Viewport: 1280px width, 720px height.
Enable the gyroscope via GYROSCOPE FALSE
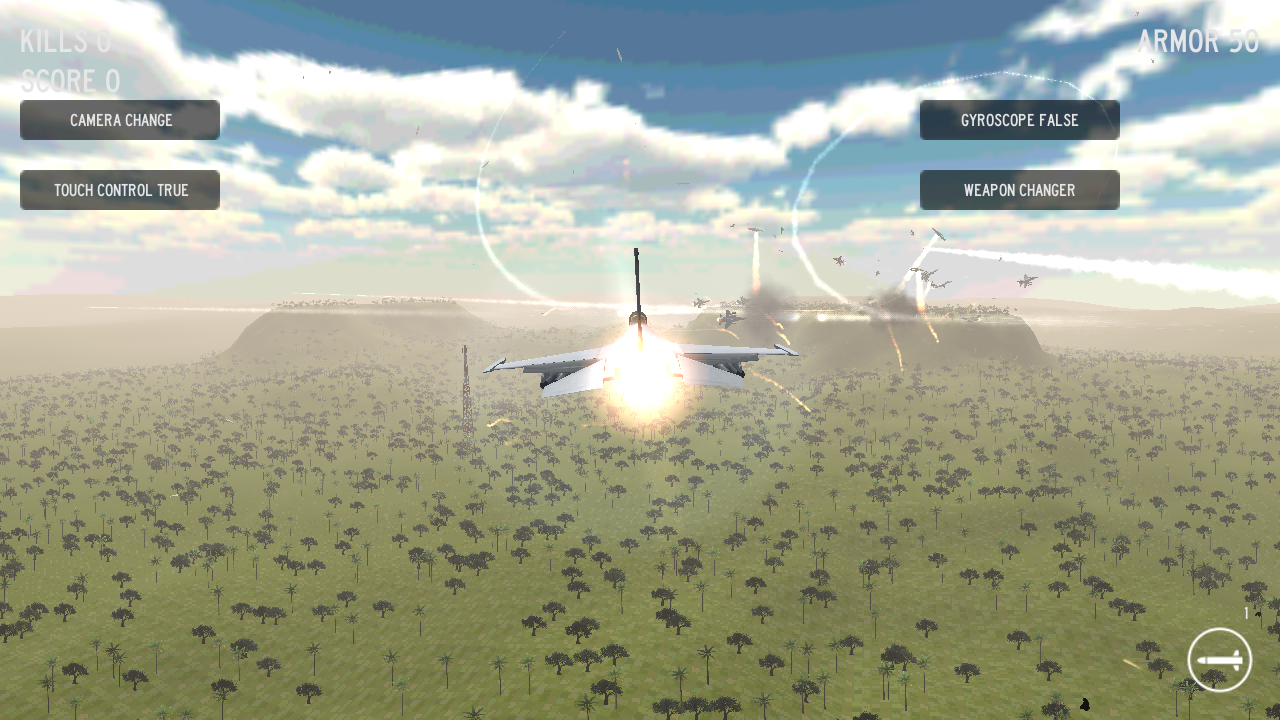coord(1020,120)
